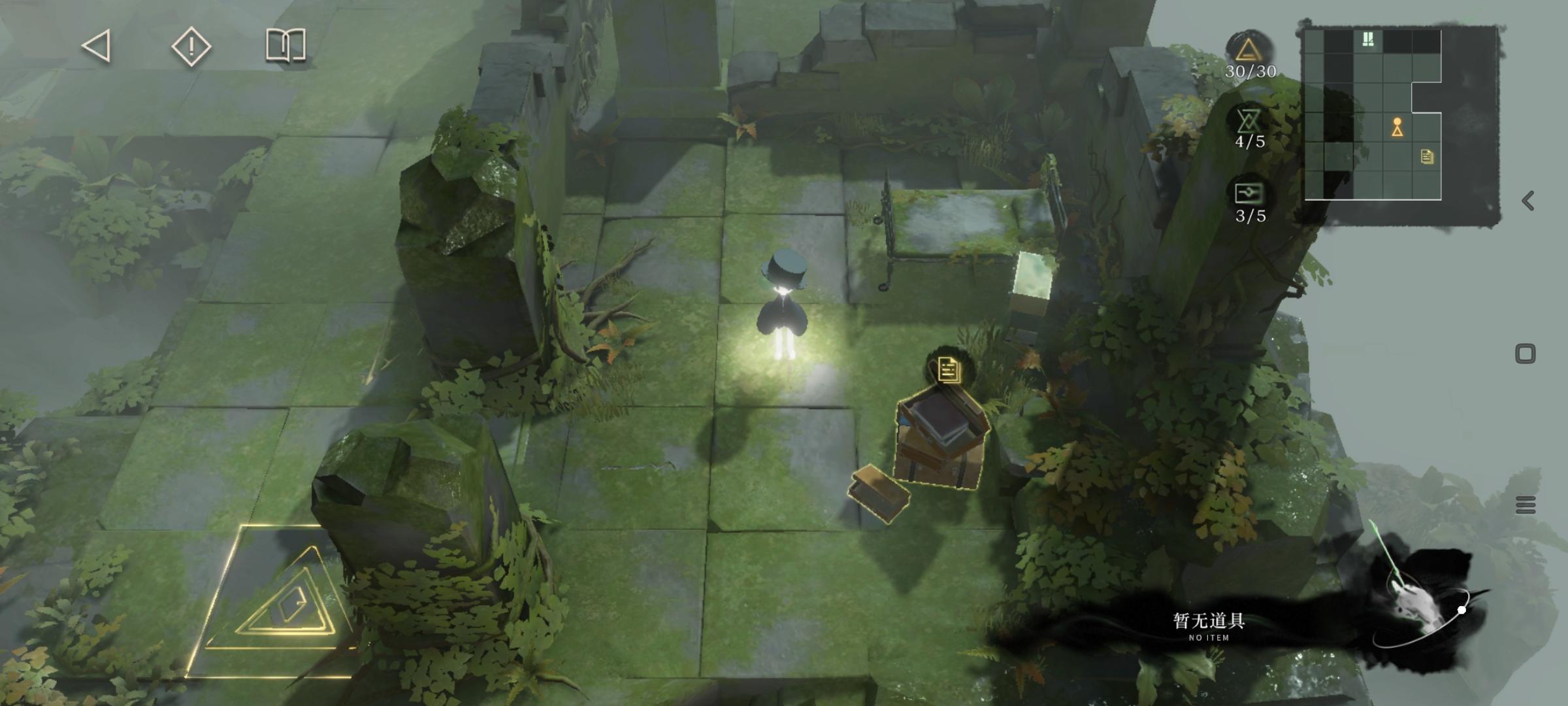Viewport: 1568px width, 706px height.
Task: Tap the triangle counter icon showing 30/30
Action: [1247, 49]
